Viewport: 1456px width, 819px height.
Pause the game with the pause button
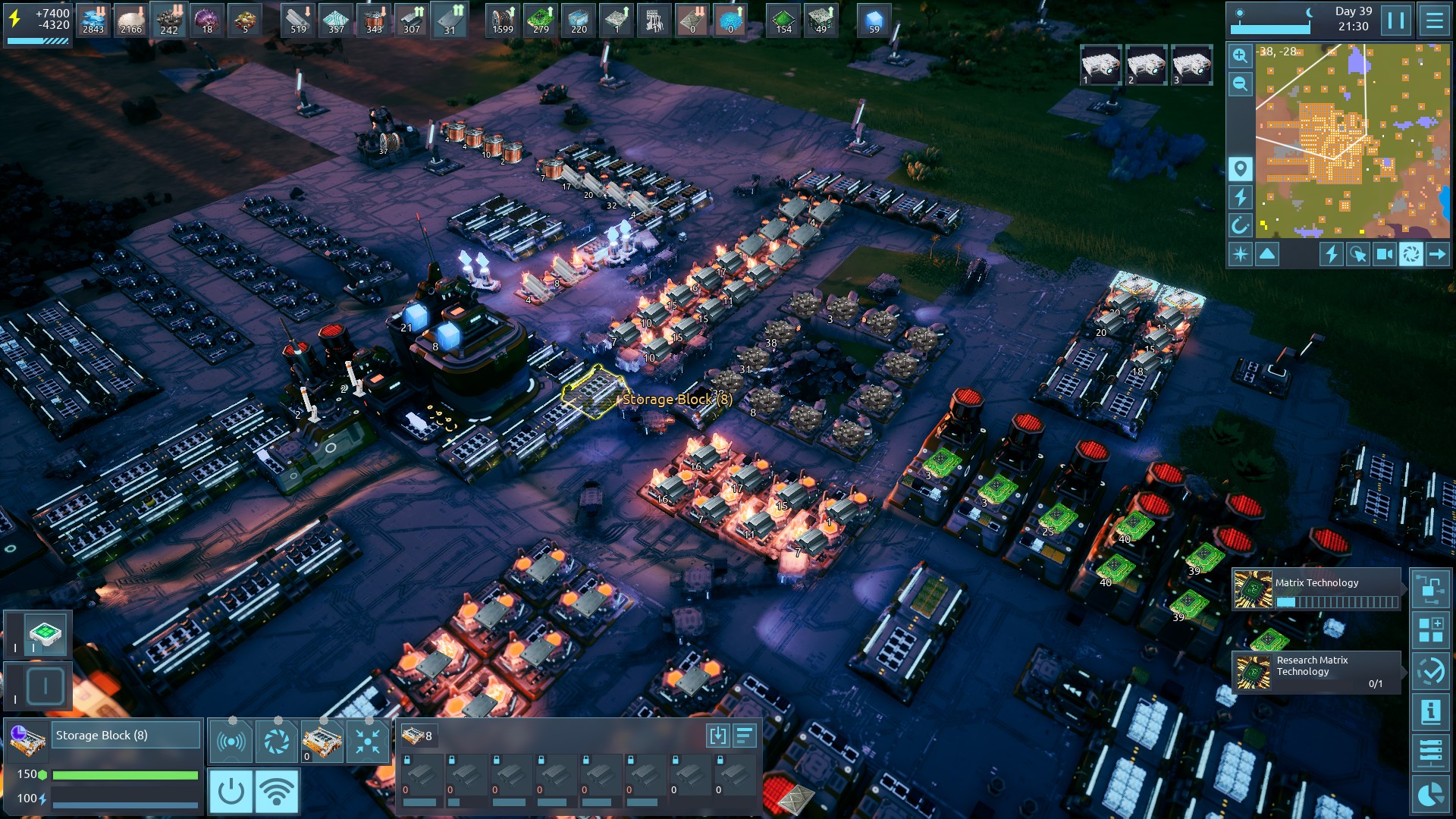coord(1396,20)
